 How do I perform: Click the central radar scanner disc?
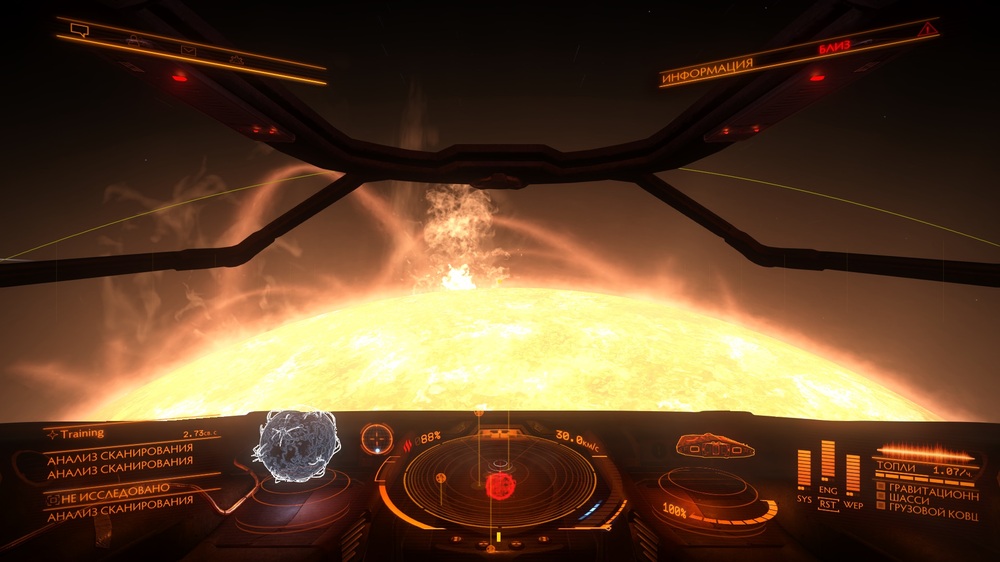[x=498, y=482]
